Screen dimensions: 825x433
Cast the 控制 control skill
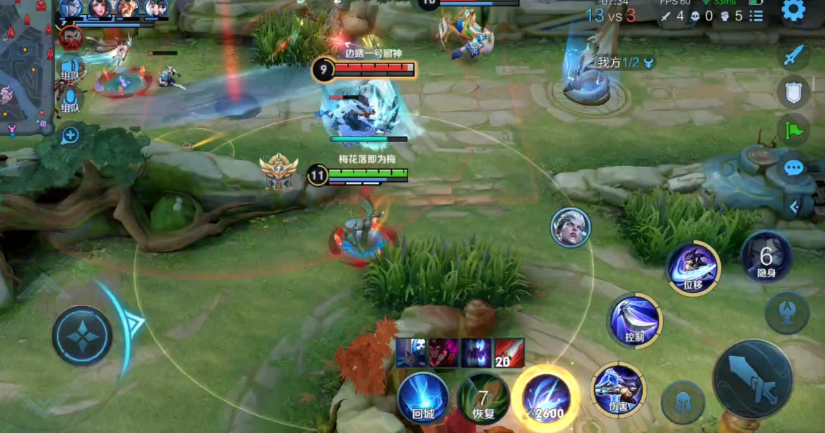tap(635, 320)
